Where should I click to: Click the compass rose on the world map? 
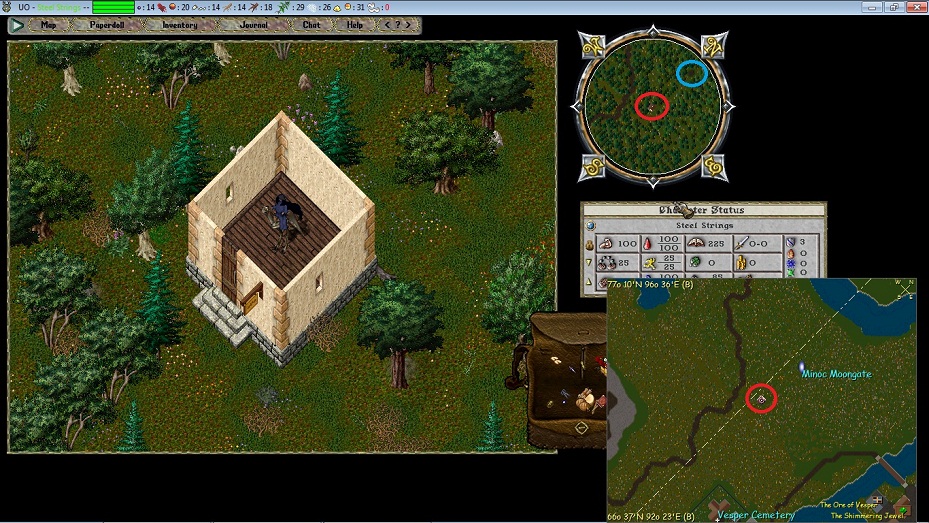click(x=904, y=290)
